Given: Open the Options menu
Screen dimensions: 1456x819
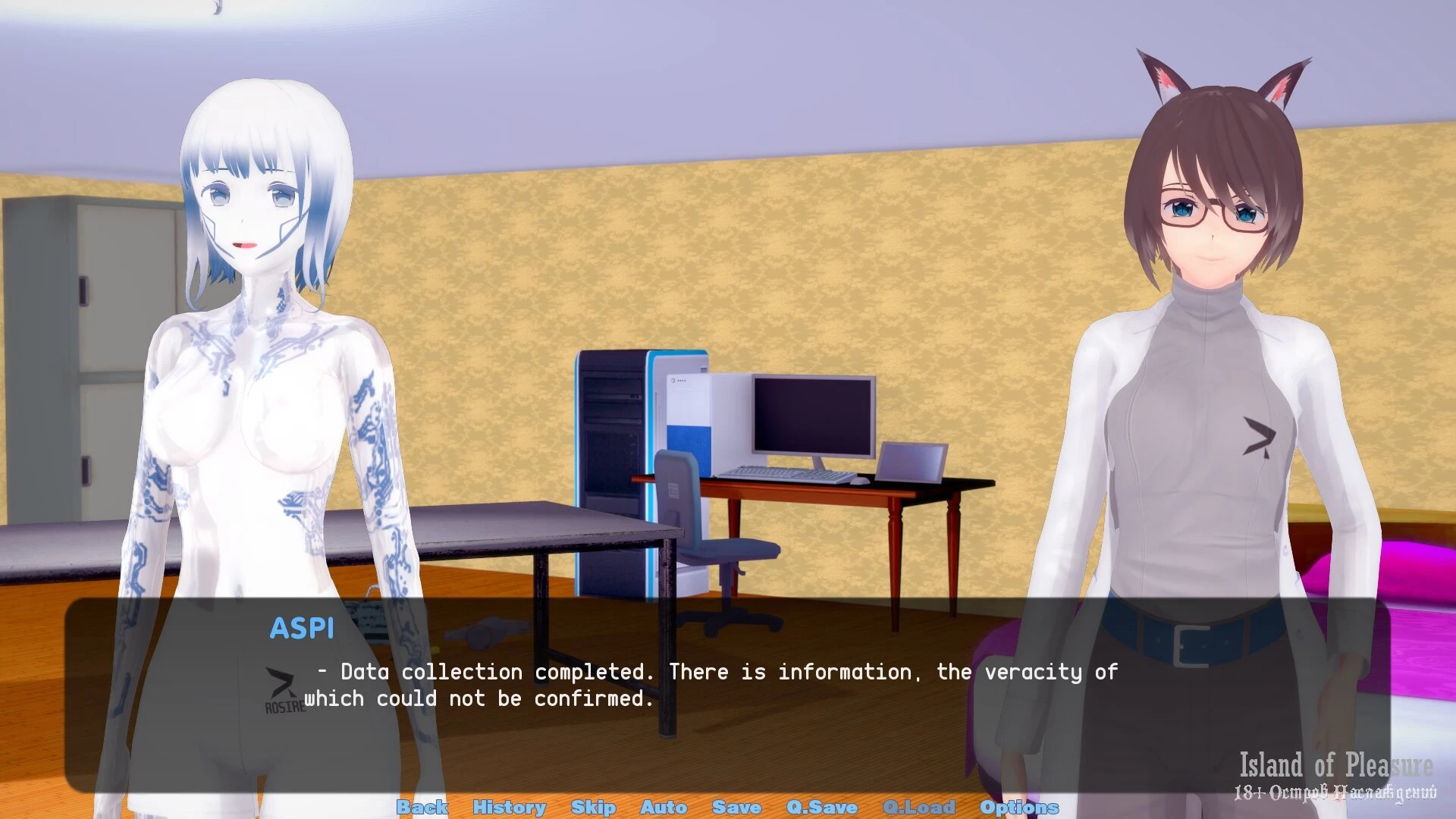Looking at the screenshot, I should coord(1018,807).
